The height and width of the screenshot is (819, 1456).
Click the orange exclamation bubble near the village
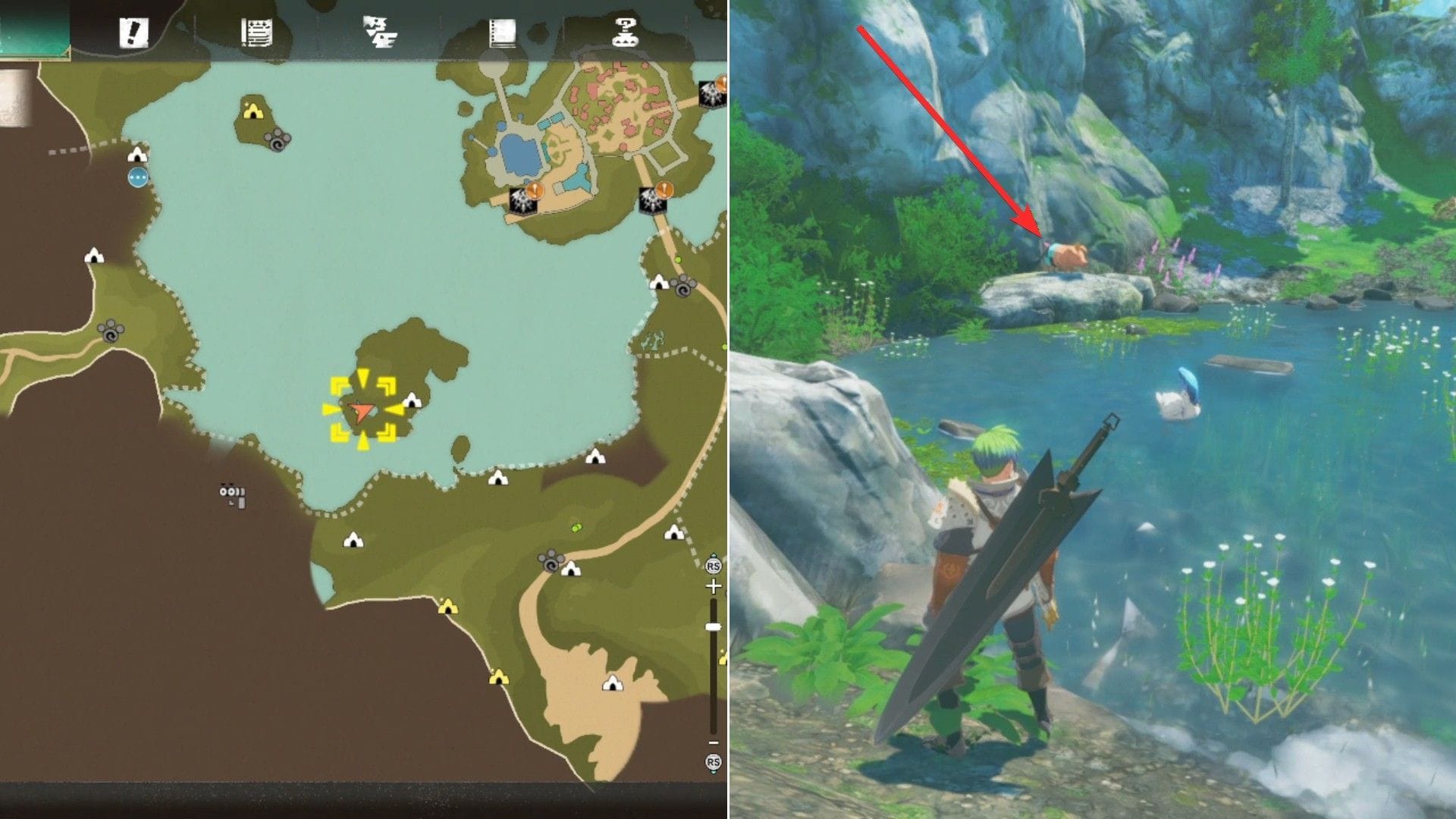(x=535, y=191)
